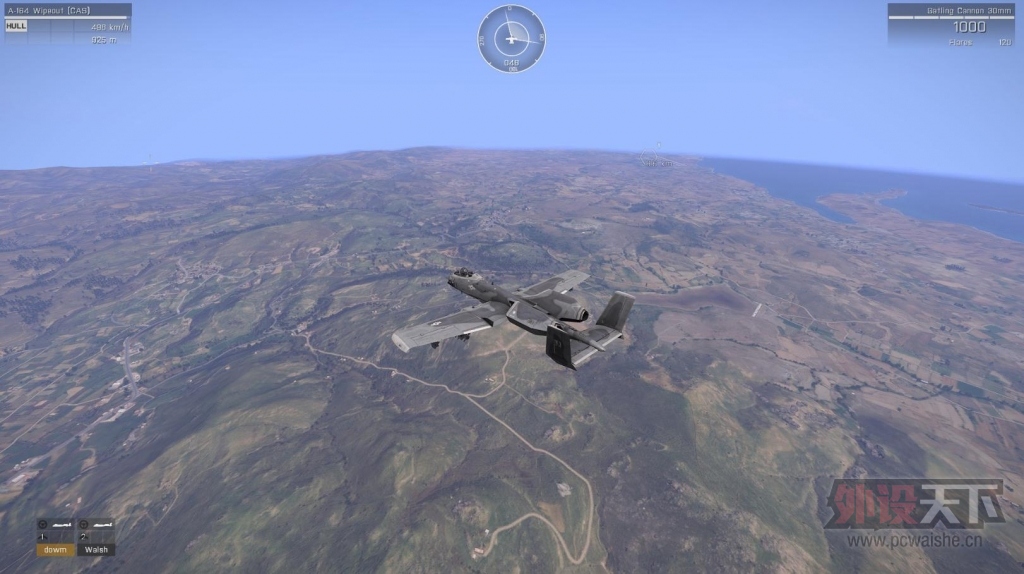Click the A-164 Wipeout vehicle info panel
Screen dimensions: 1024x574
point(67,24)
